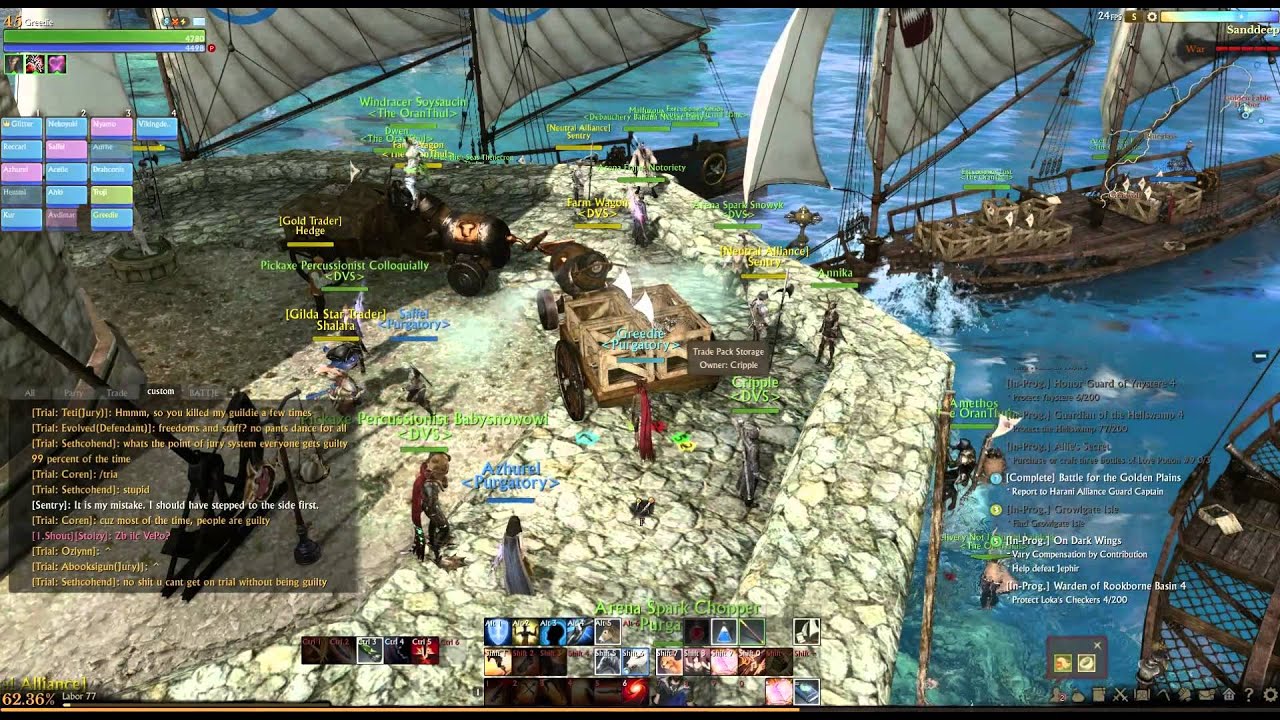Screen dimensions: 1280x720
Task: Open the gear settings menu
Action: (x=1271, y=694)
